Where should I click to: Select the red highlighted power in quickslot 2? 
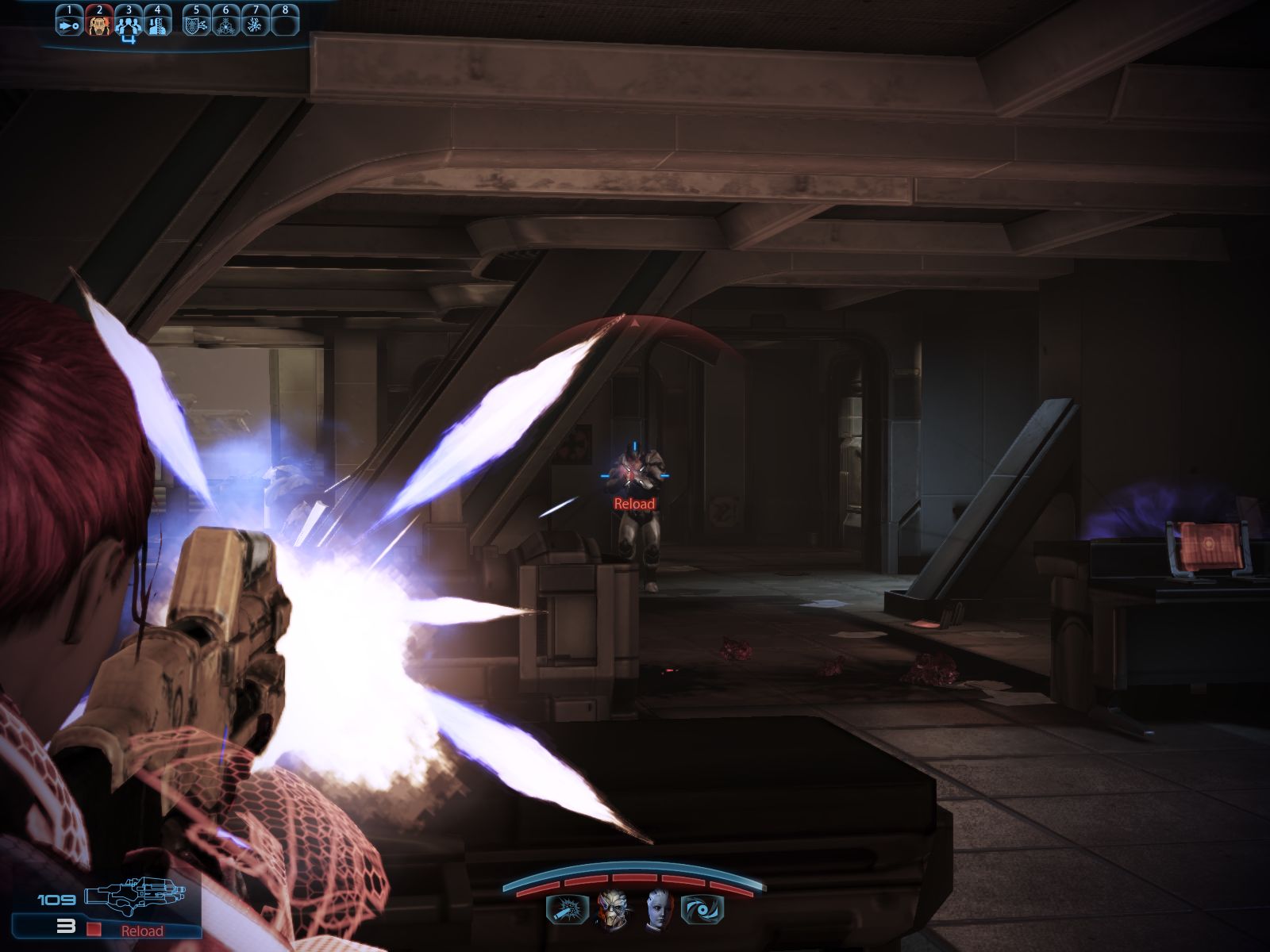pos(98,25)
